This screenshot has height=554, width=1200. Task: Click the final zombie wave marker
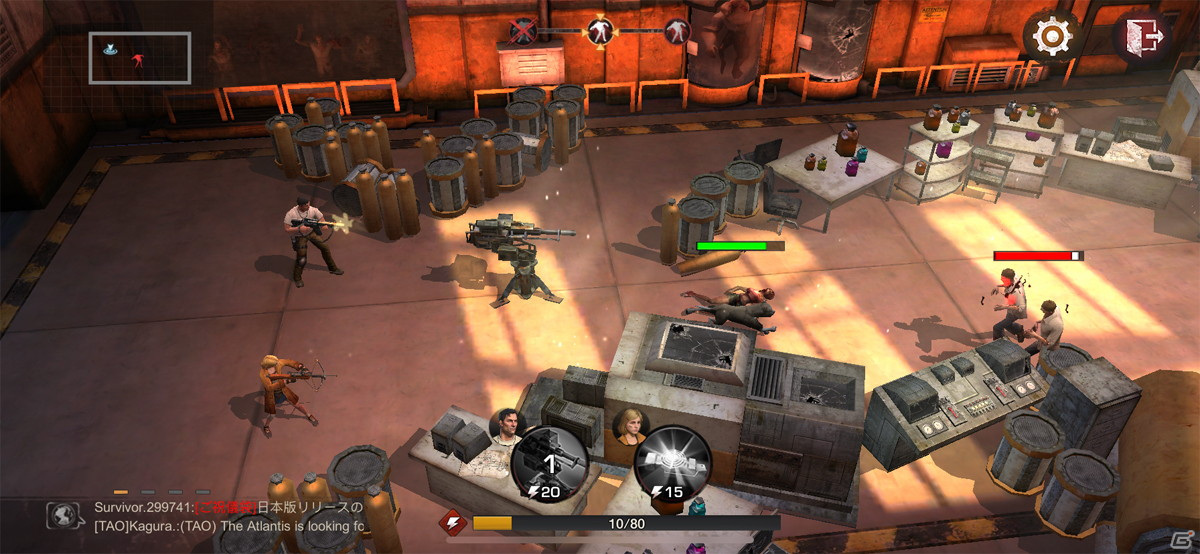(x=677, y=31)
